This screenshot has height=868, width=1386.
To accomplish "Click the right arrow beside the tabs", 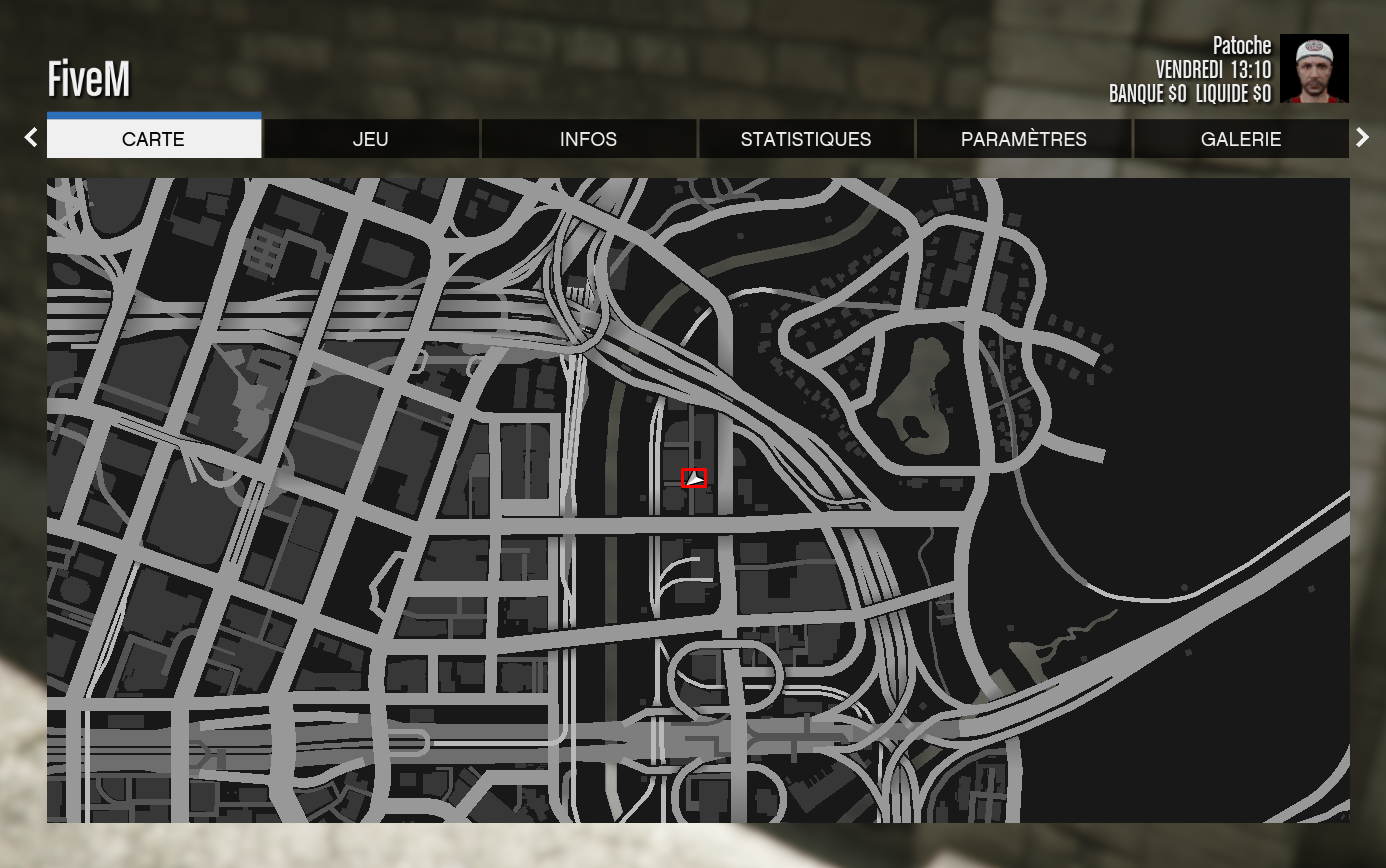I will tap(1362, 138).
